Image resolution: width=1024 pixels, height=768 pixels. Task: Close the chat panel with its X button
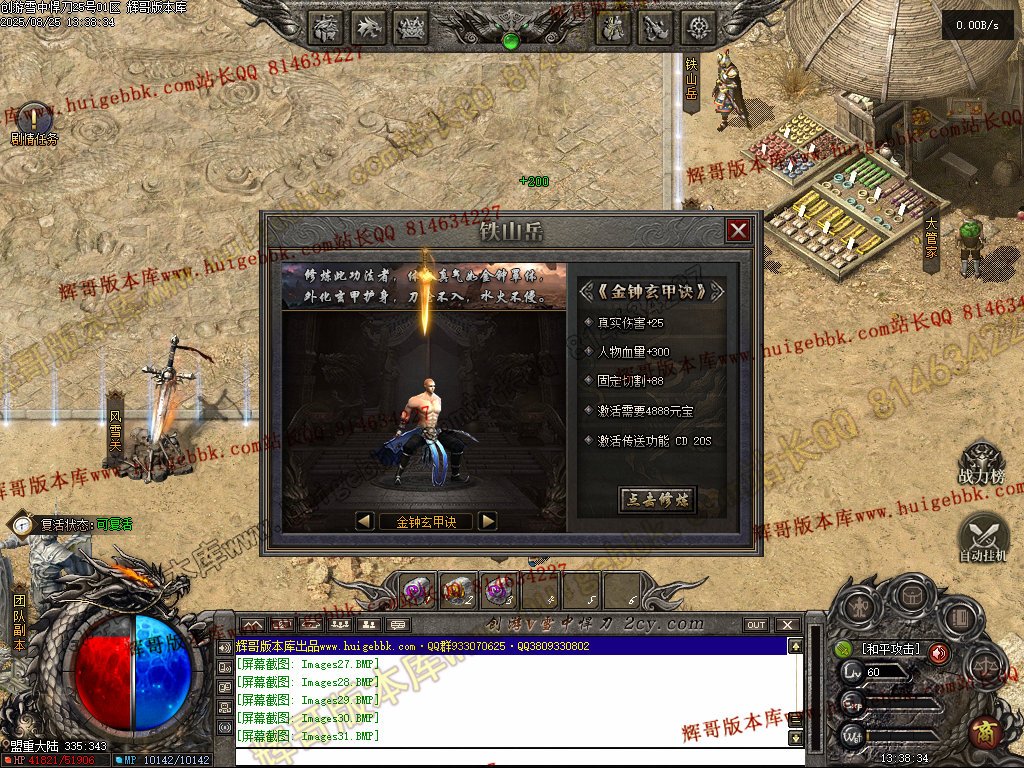click(788, 625)
